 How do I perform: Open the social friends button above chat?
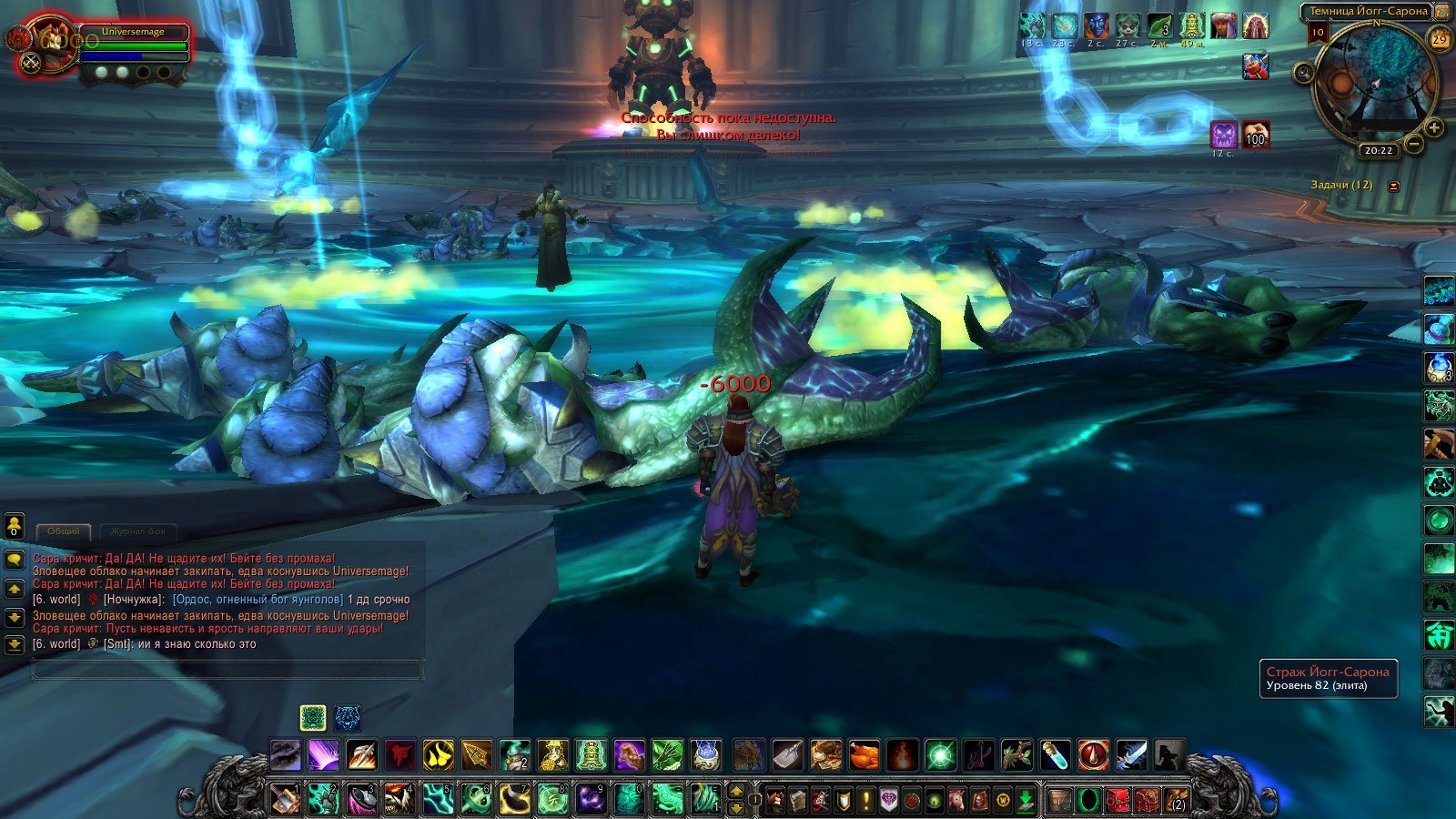point(15,526)
